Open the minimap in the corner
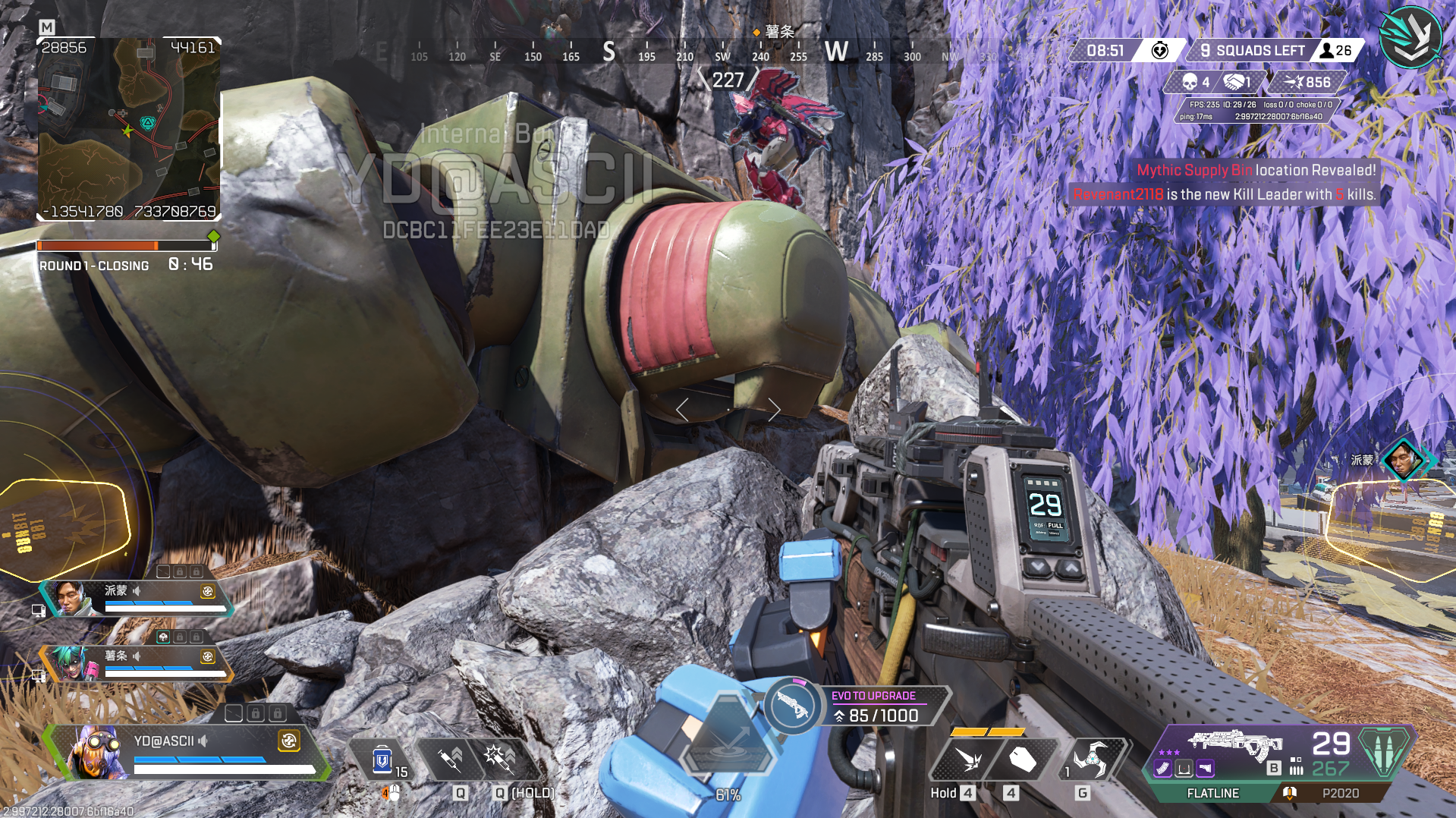 point(129,129)
